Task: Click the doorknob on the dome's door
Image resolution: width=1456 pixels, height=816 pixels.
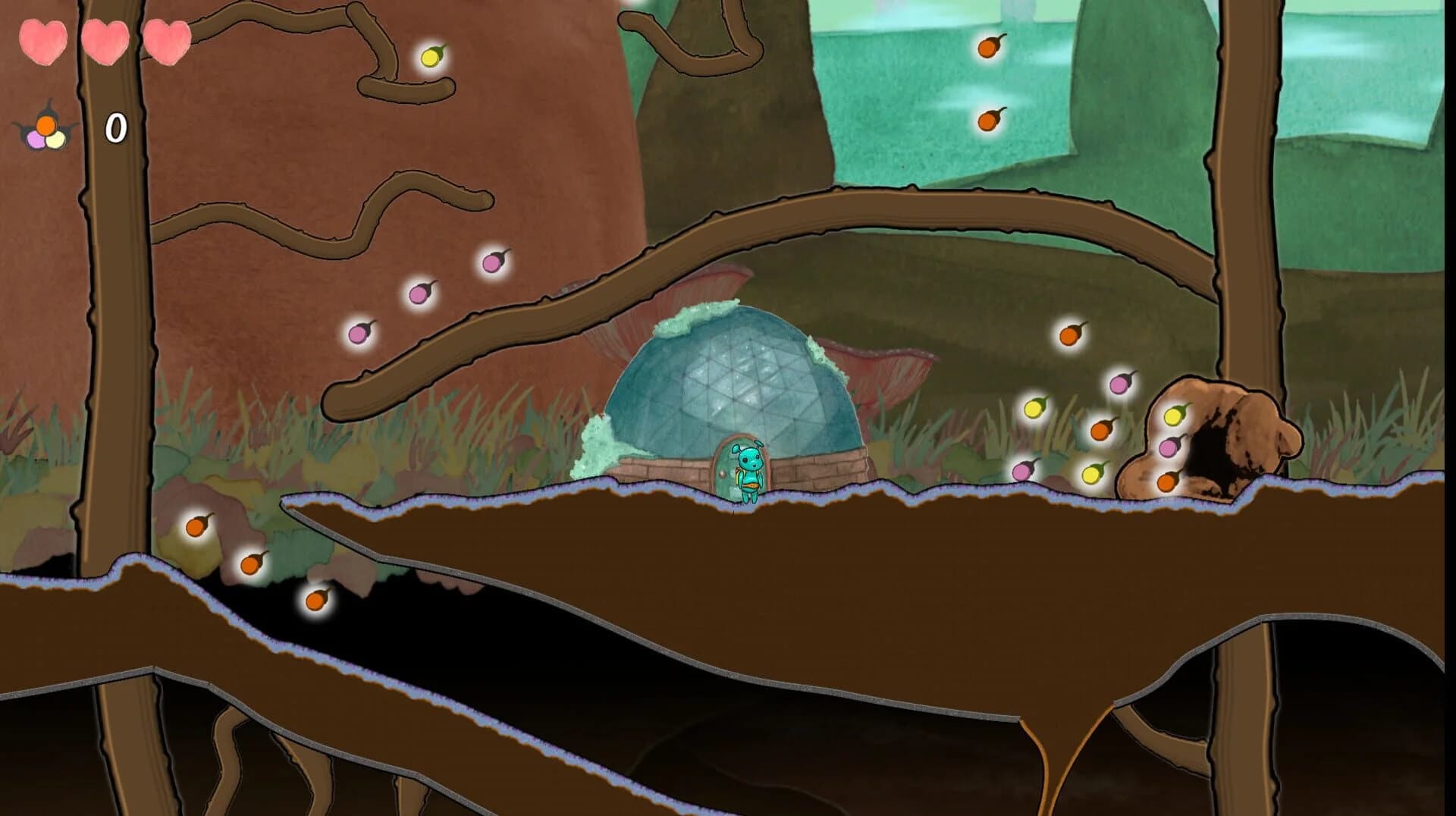Action: click(x=721, y=474)
